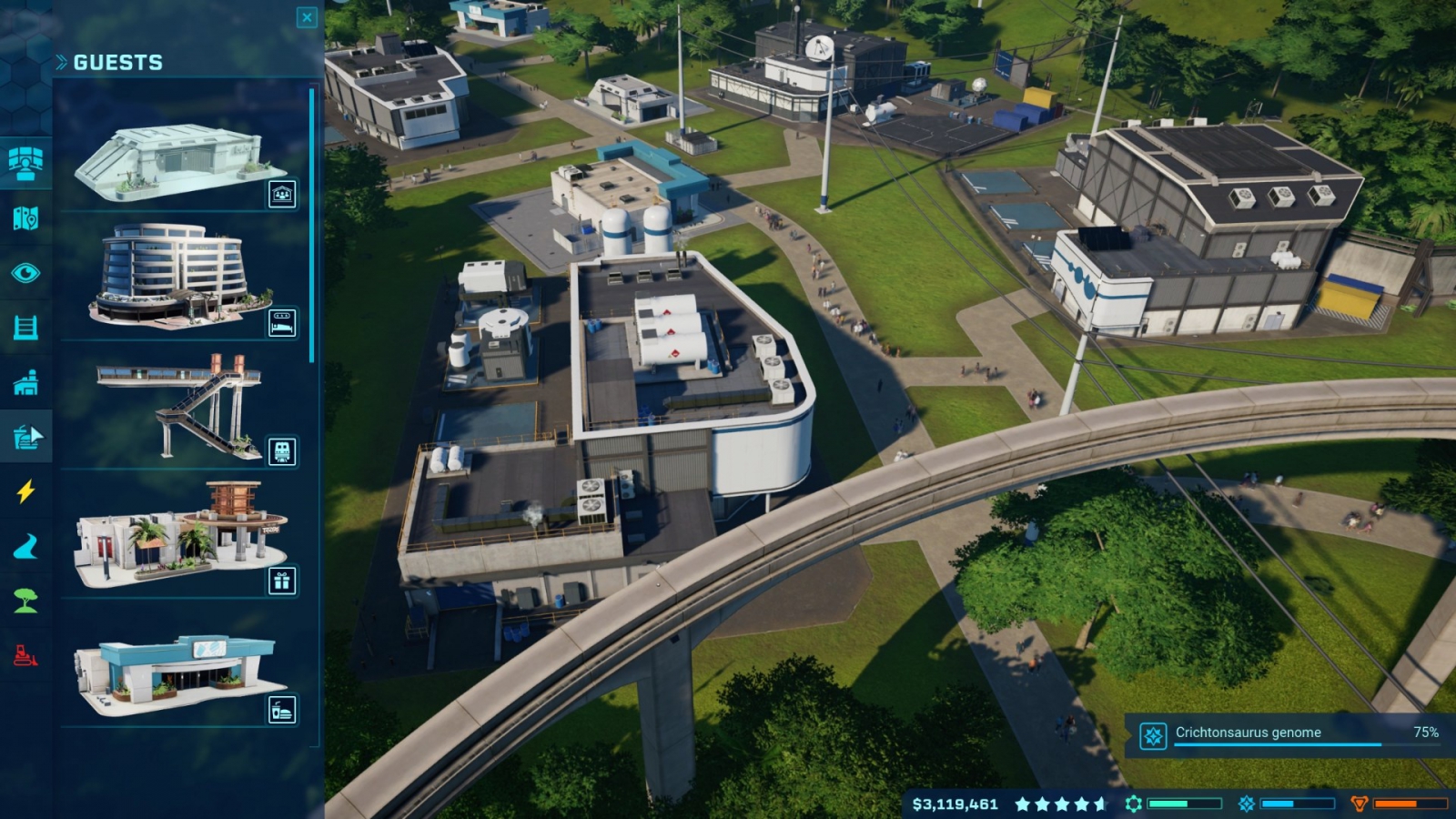This screenshot has height=819, width=1456.
Task: Open the Crichtonsaurus genome notification
Action: (x=1289, y=733)
